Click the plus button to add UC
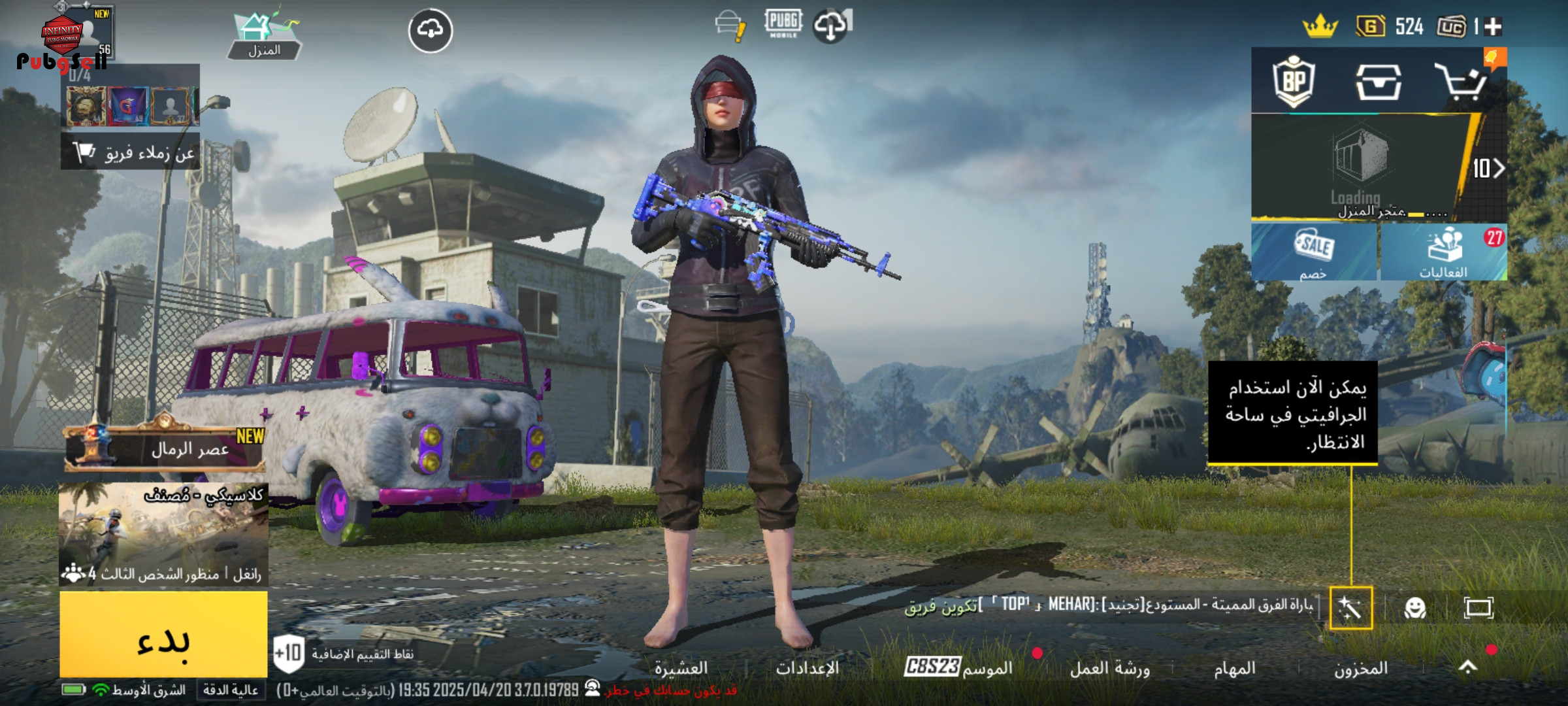The height and width of the screenshot is (706, 1568). click(x=1493, y=26)
